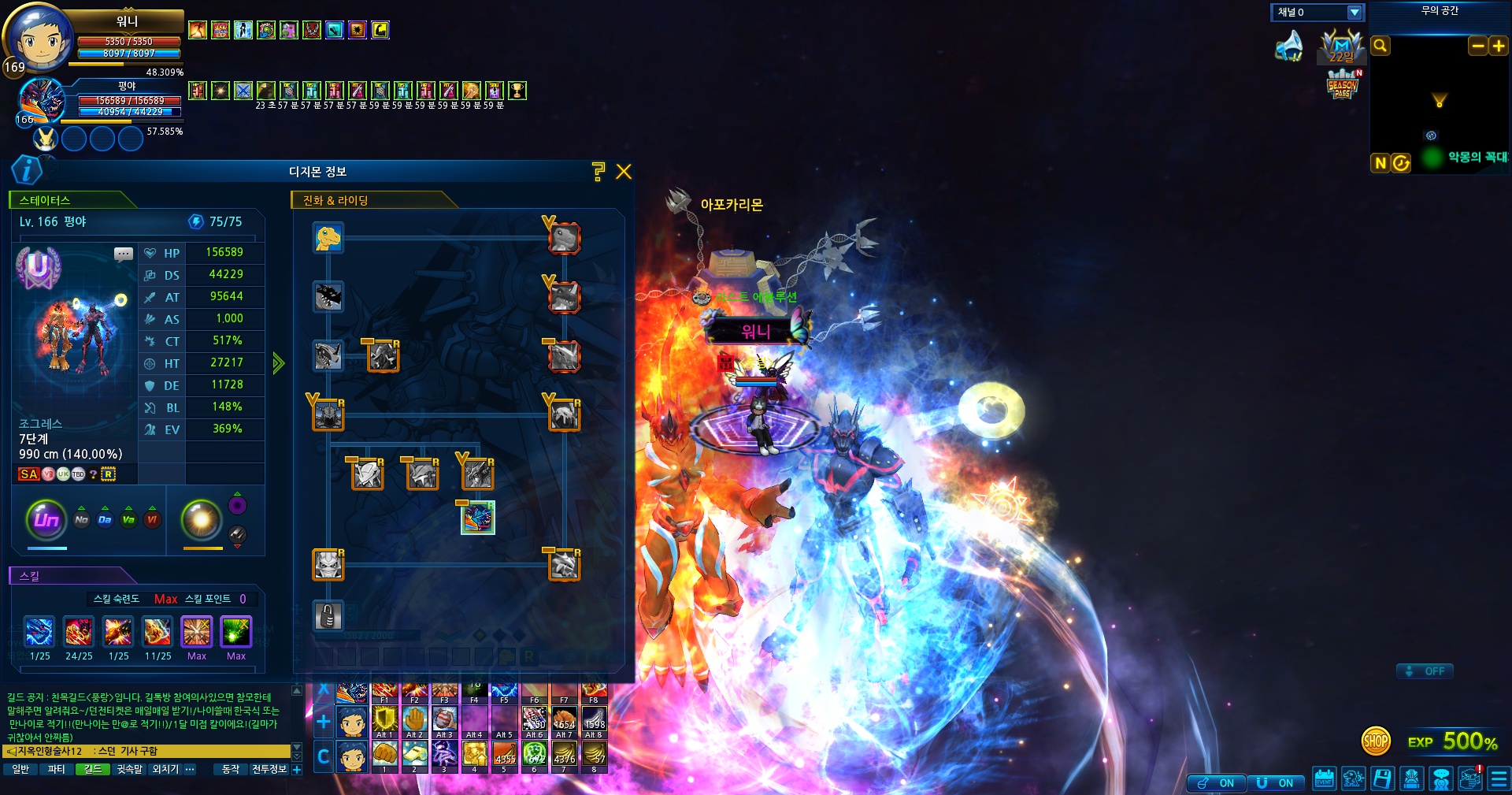Open the 채널 0 channel dropdown

[1354, 13]
